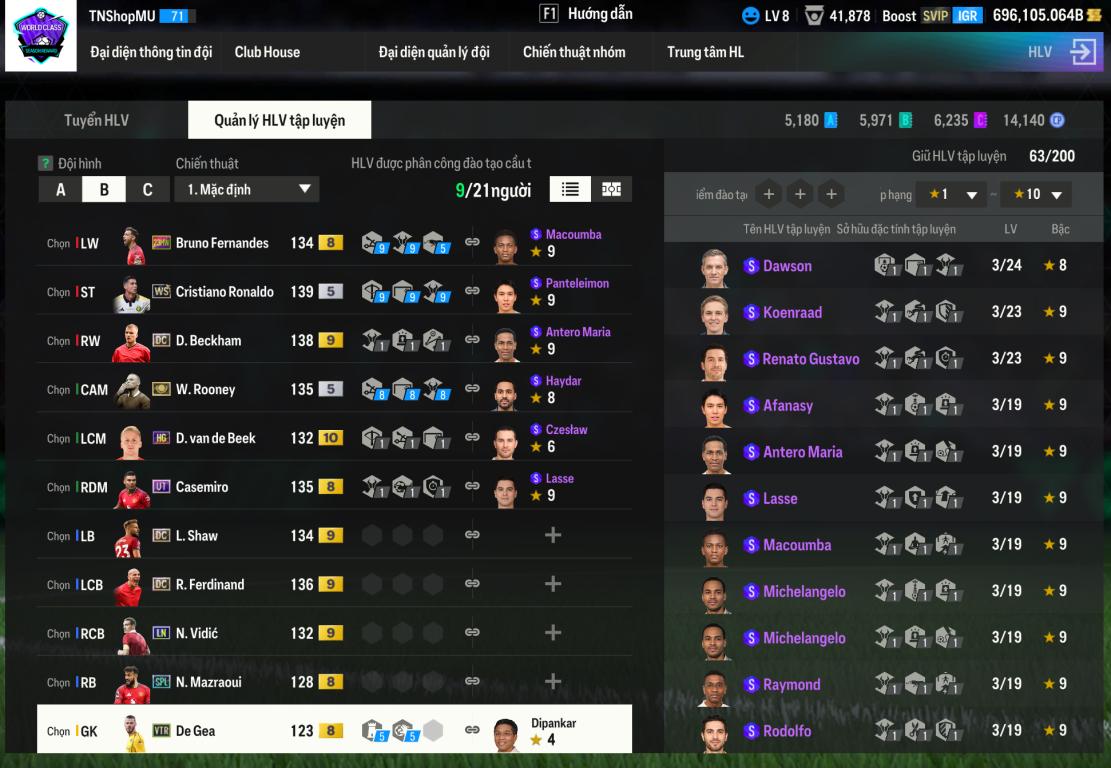Open Trung tâm HL menu

pyautogui.click(x=706, y=52)
